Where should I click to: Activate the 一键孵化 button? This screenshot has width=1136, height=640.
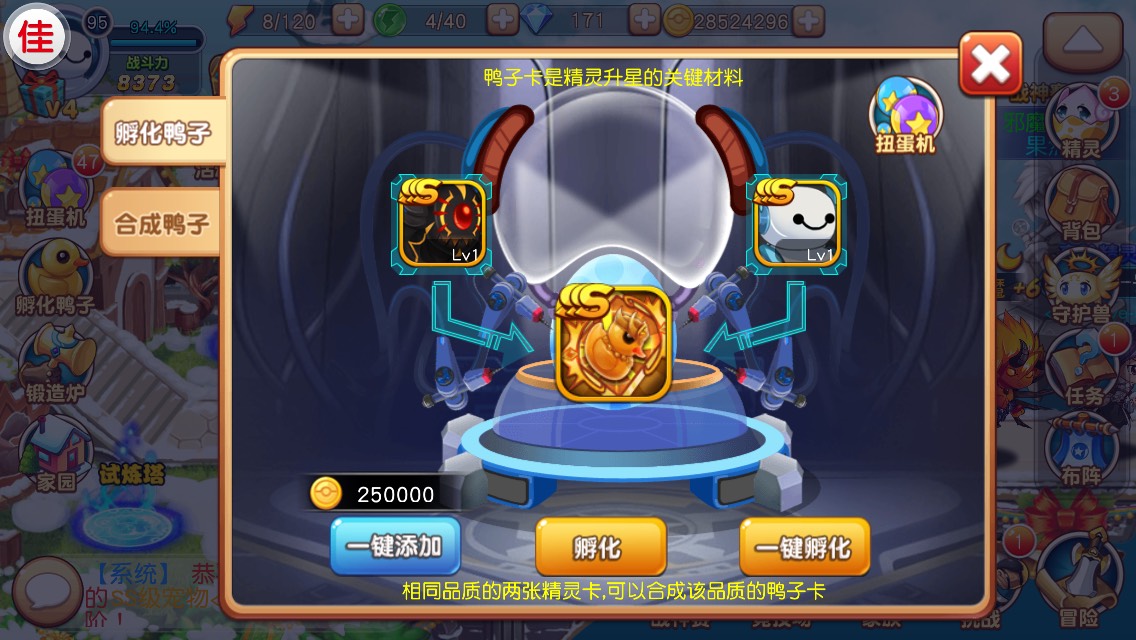coord(804,546)
